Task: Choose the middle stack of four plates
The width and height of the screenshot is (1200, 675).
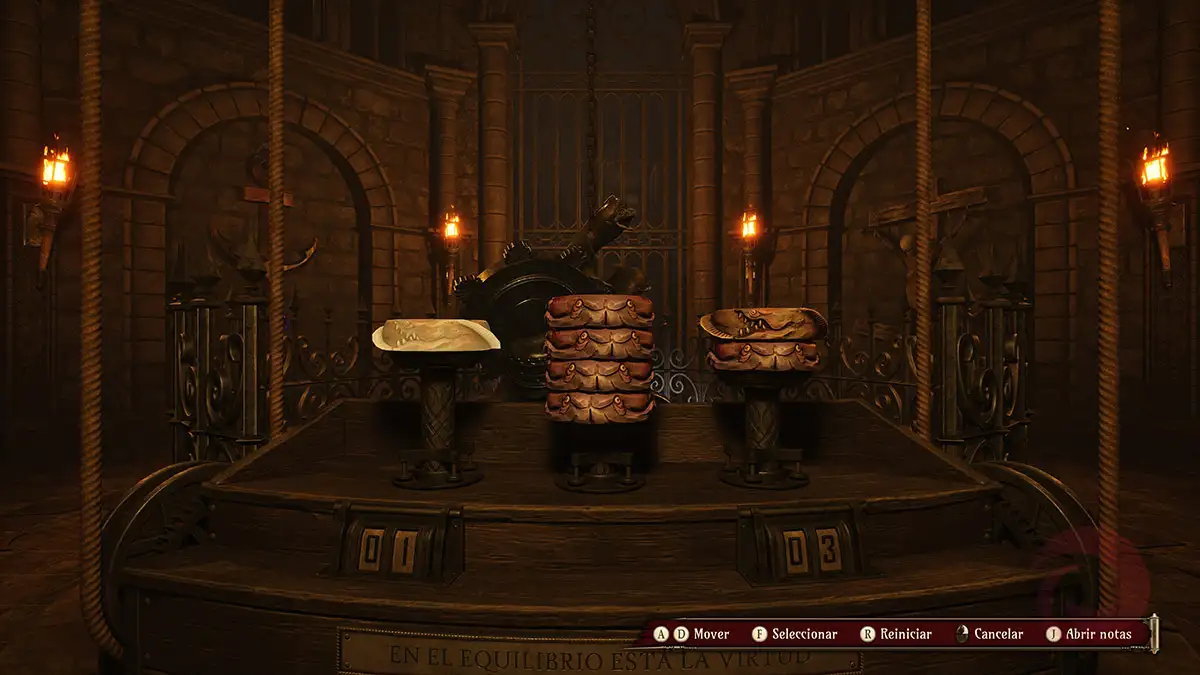Action: (599, 358)
